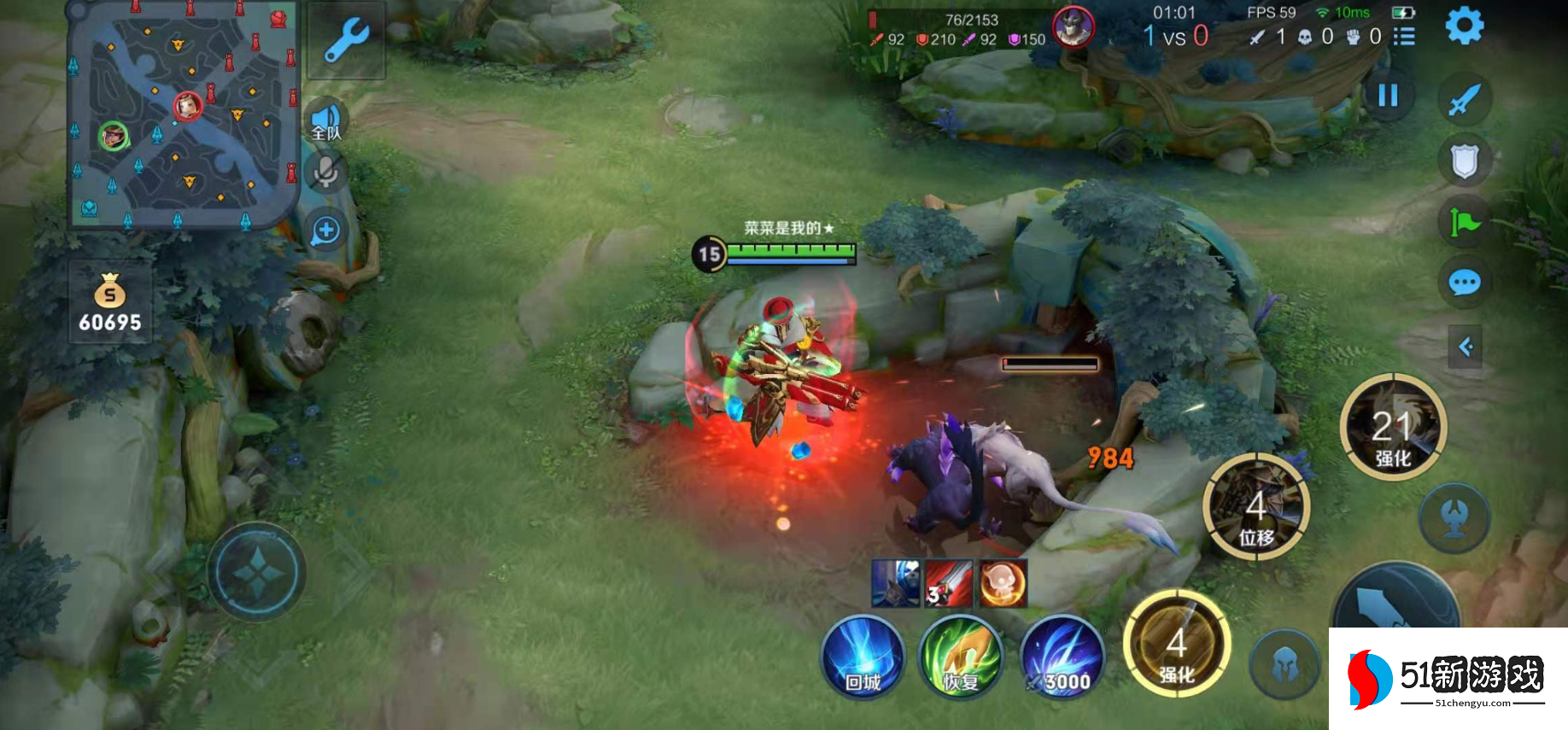The height and width of the screenshot is (730, 1568).
Task: Send the attack signal with sword icon
Action: pyautogui.click(x=1464, y=99)
